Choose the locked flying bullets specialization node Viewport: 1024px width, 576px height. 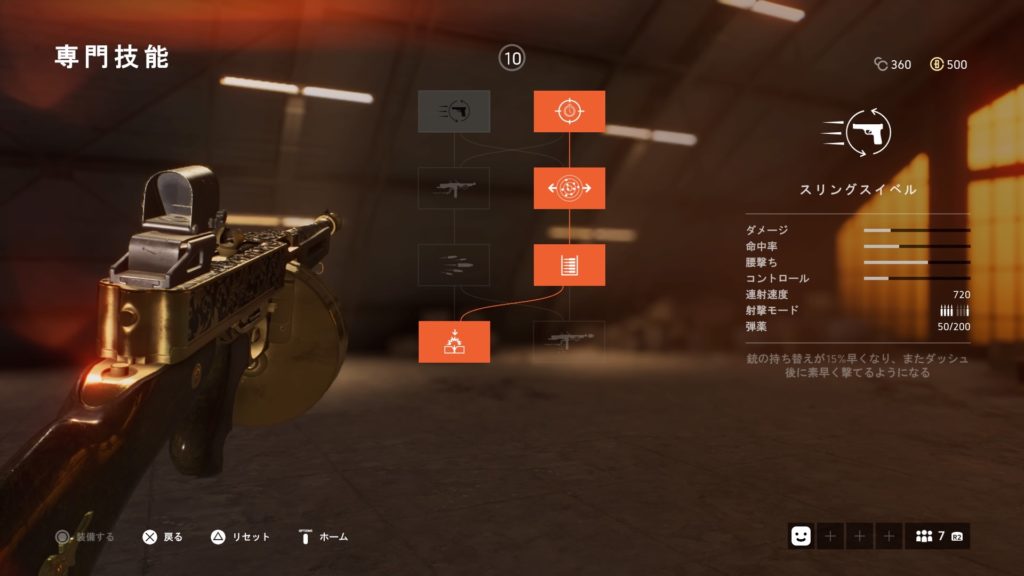(x=454, y=265)
